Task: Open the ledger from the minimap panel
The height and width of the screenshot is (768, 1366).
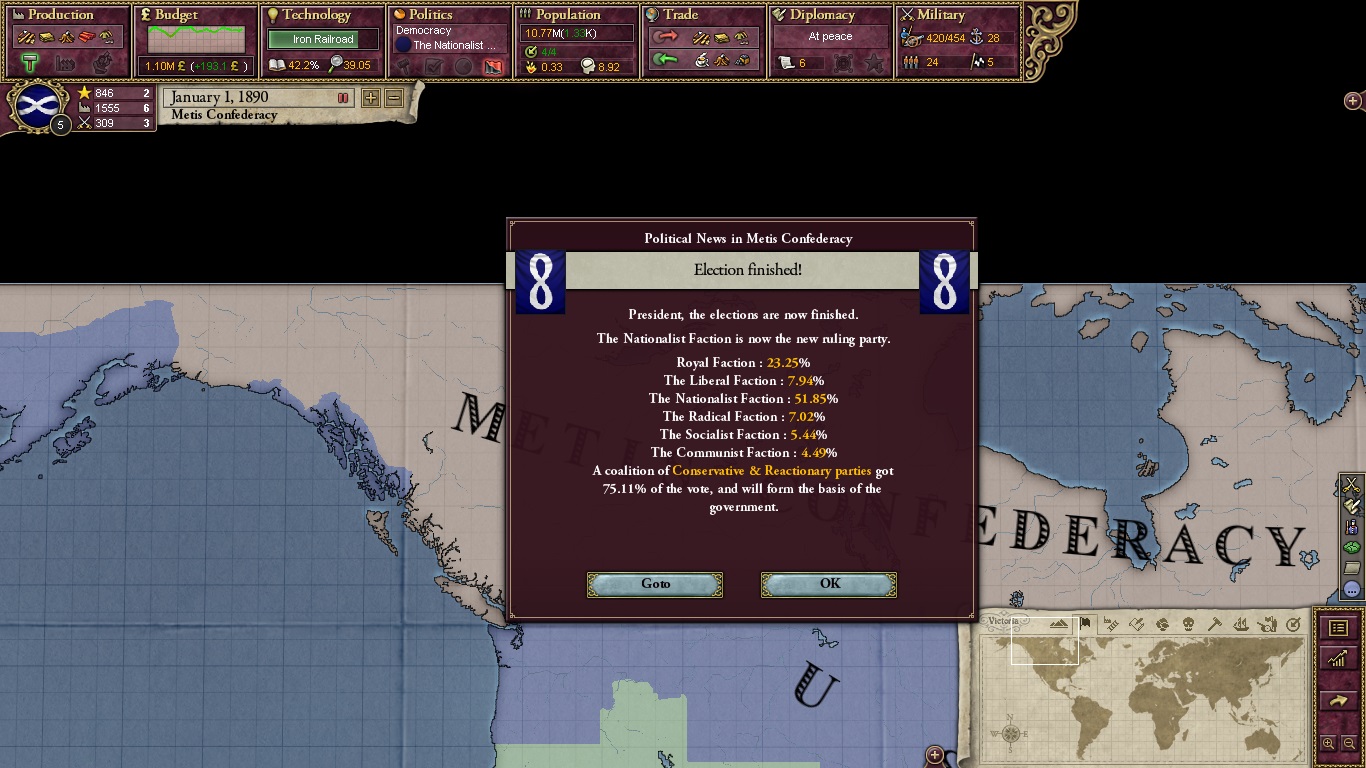Action: [1338, 627]
